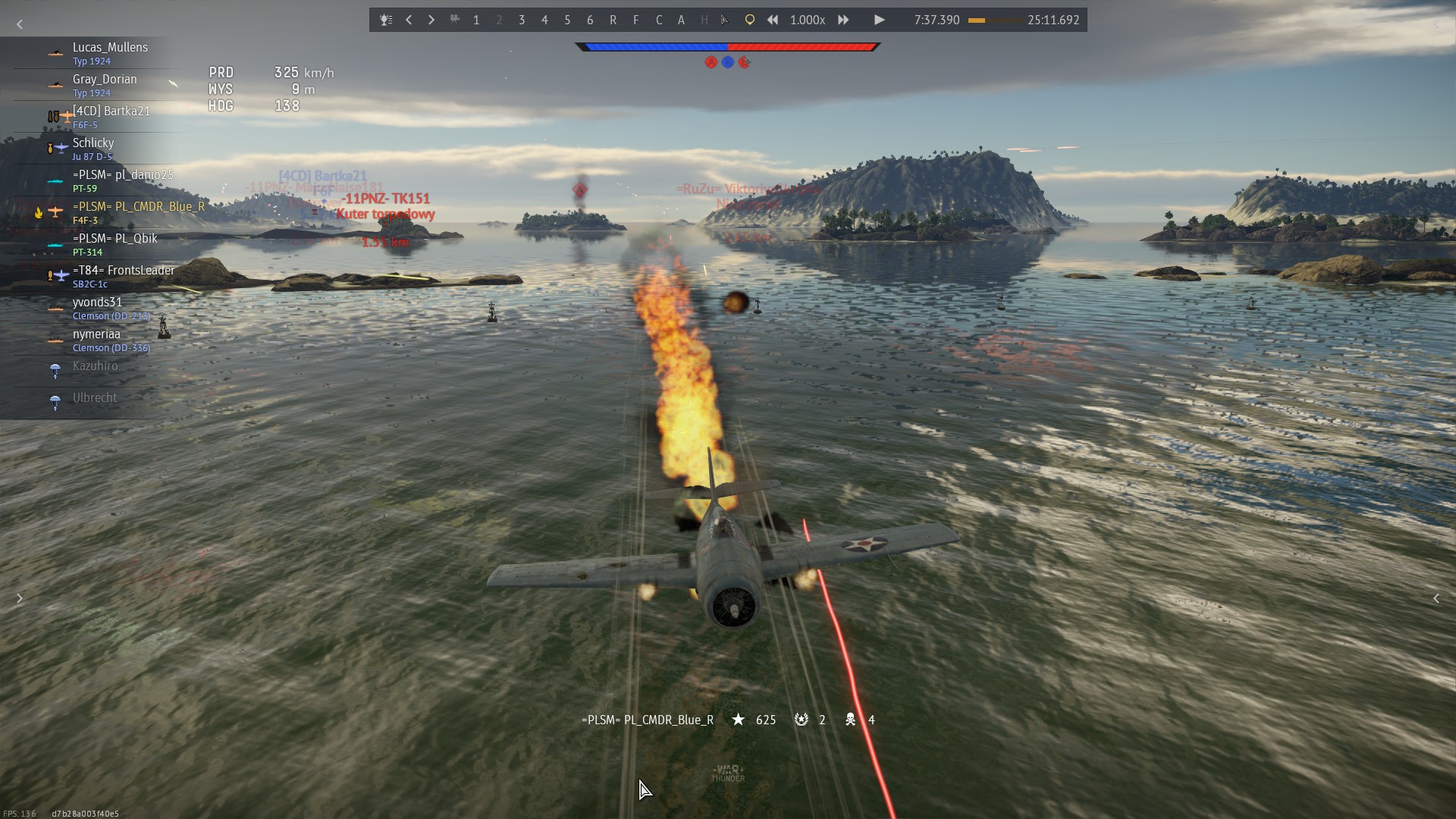Spectate [4CD] Bartka21 flying the F6F-5
The image size is (1456, 819).
(111, 117)
